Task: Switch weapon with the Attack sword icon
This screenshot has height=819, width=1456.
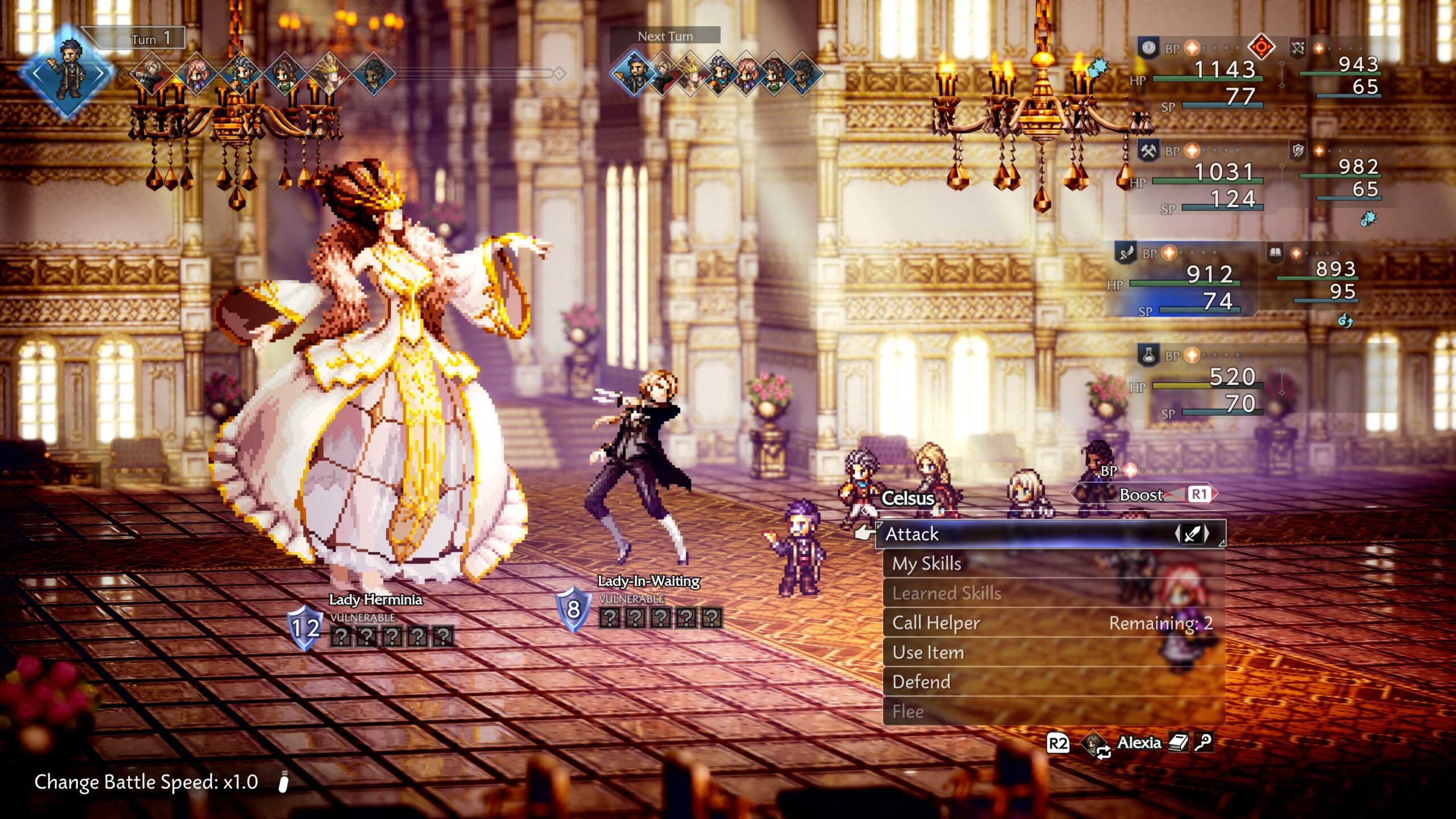Action: coord(1192,534)
